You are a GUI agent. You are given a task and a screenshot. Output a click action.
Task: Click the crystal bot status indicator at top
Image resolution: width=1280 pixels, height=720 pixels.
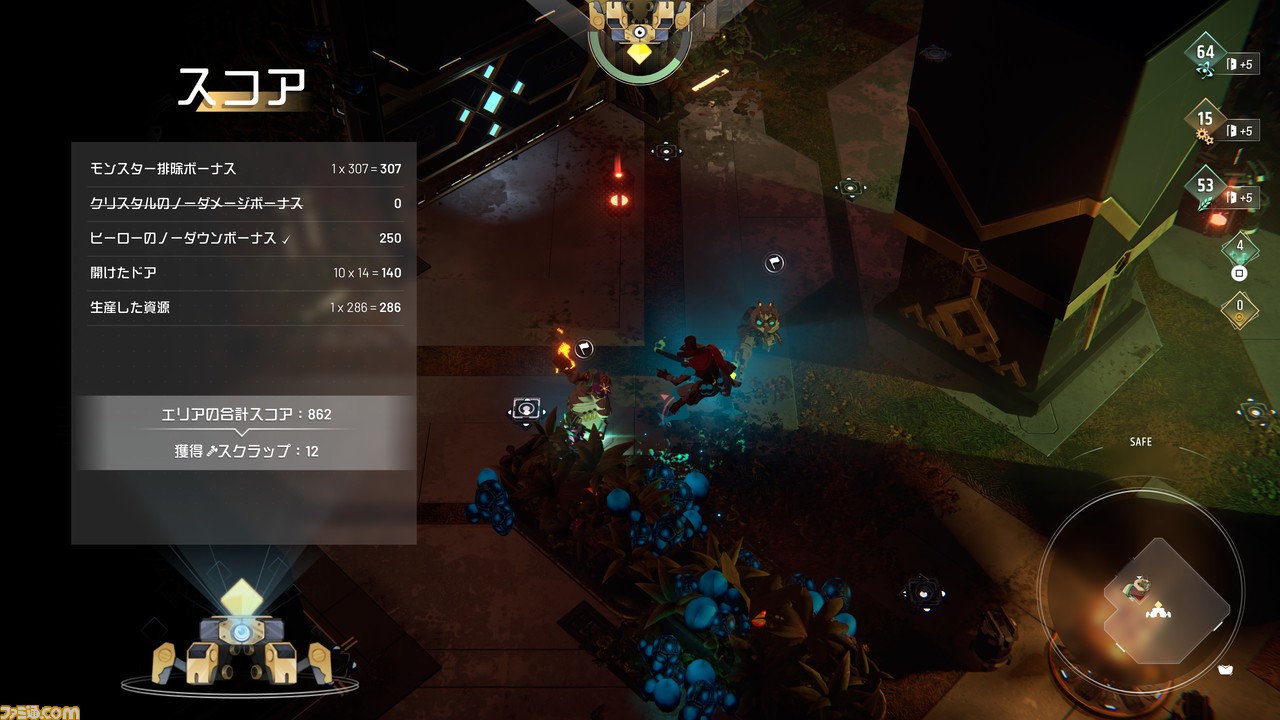[639, 35]
